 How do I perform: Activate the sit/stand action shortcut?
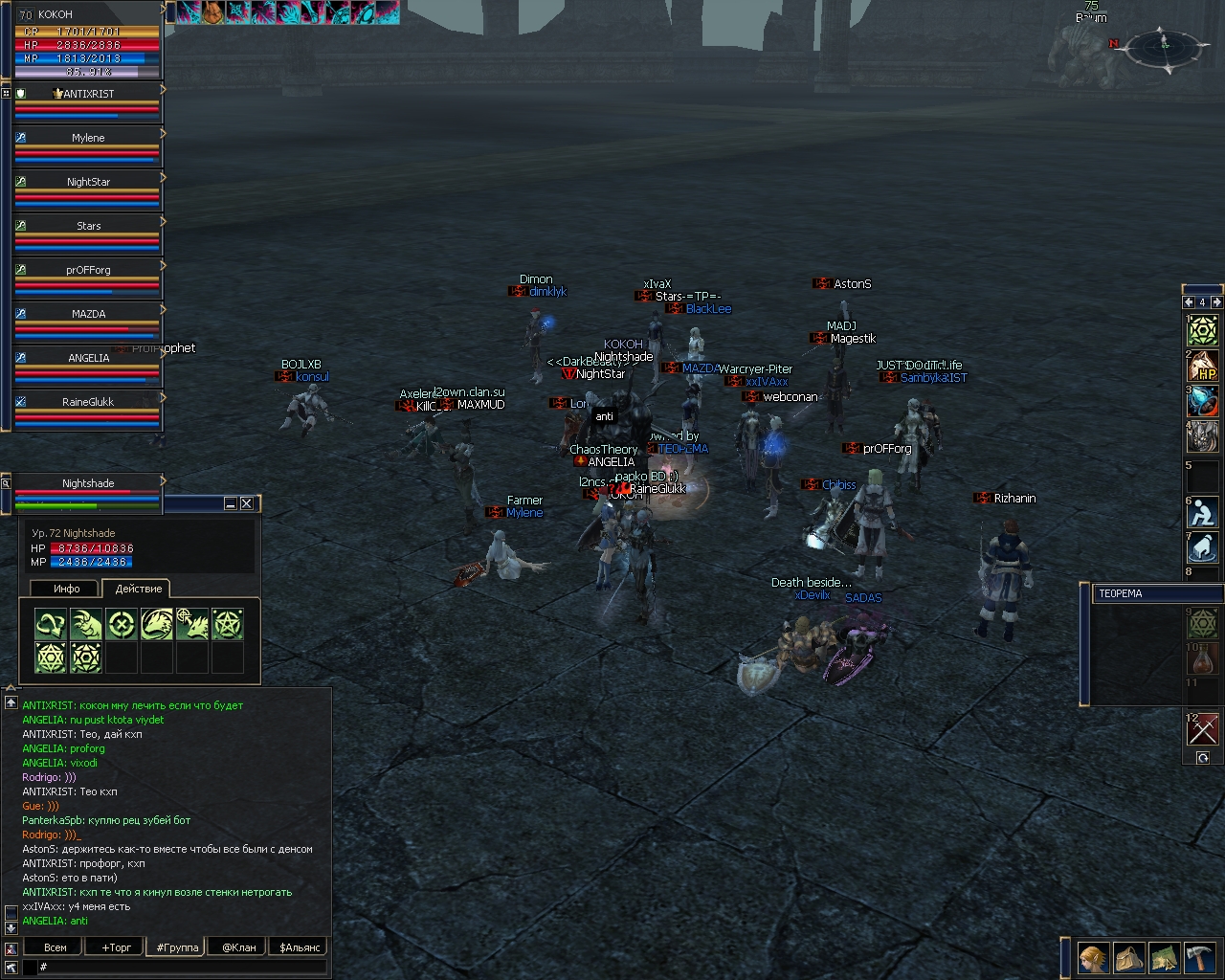[x=1202, y=513]
